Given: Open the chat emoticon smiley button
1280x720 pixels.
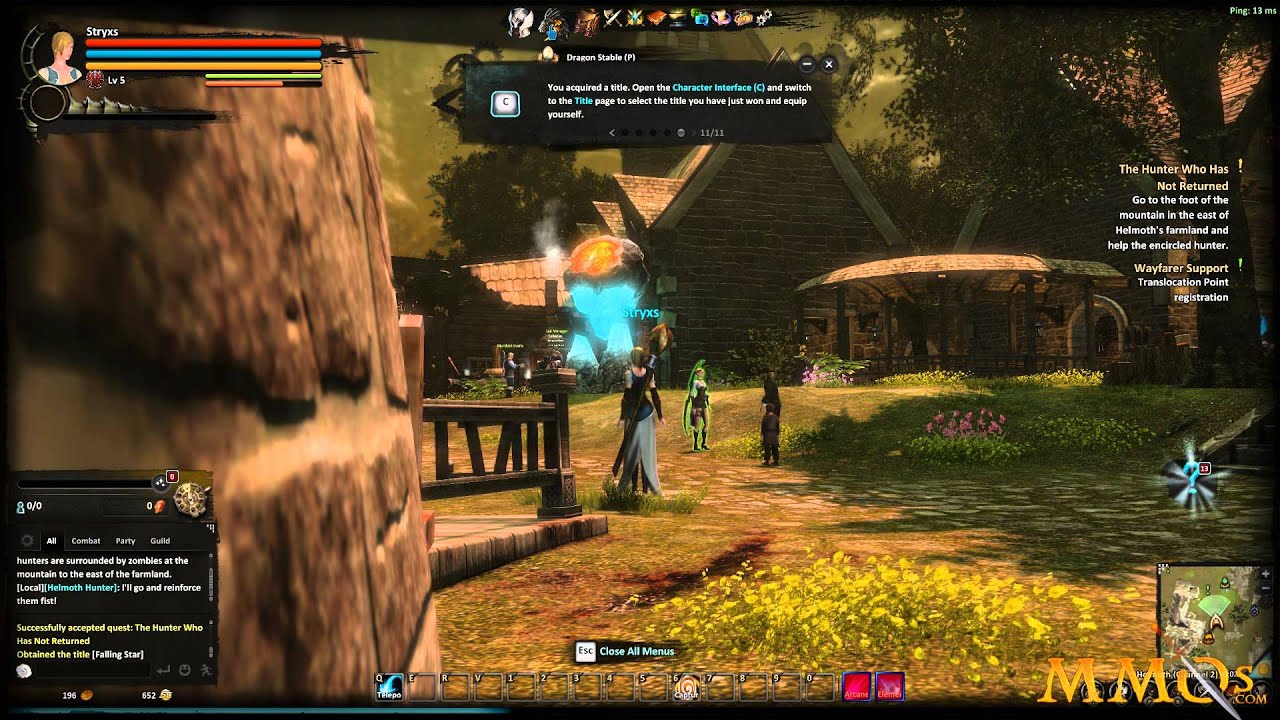Looking at the screenshot, I should pos(185,670).
